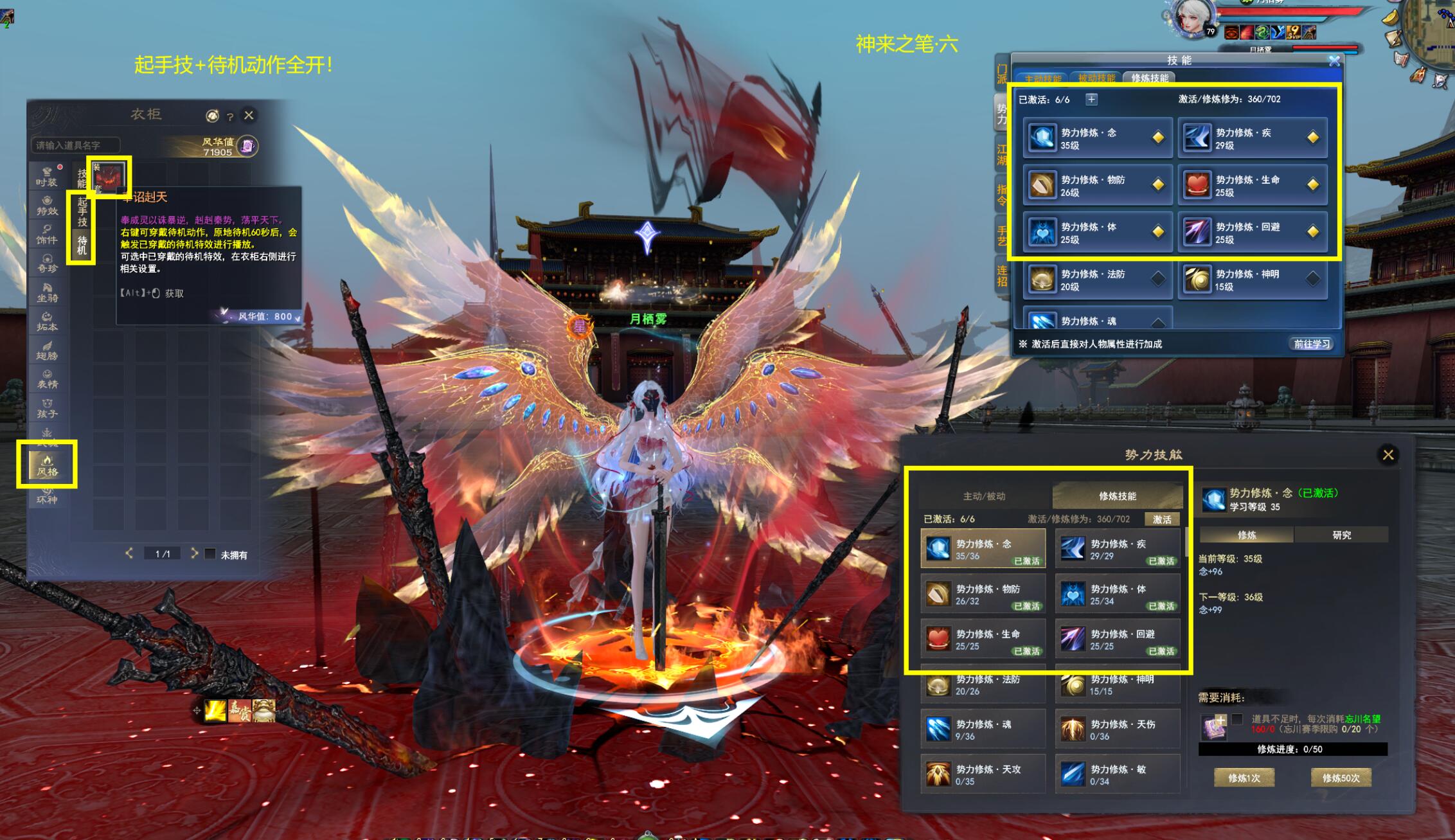Viewport: 1455px width, 840px height.
Task: Close the 势力技能 panel
Action: point(1388,454)
